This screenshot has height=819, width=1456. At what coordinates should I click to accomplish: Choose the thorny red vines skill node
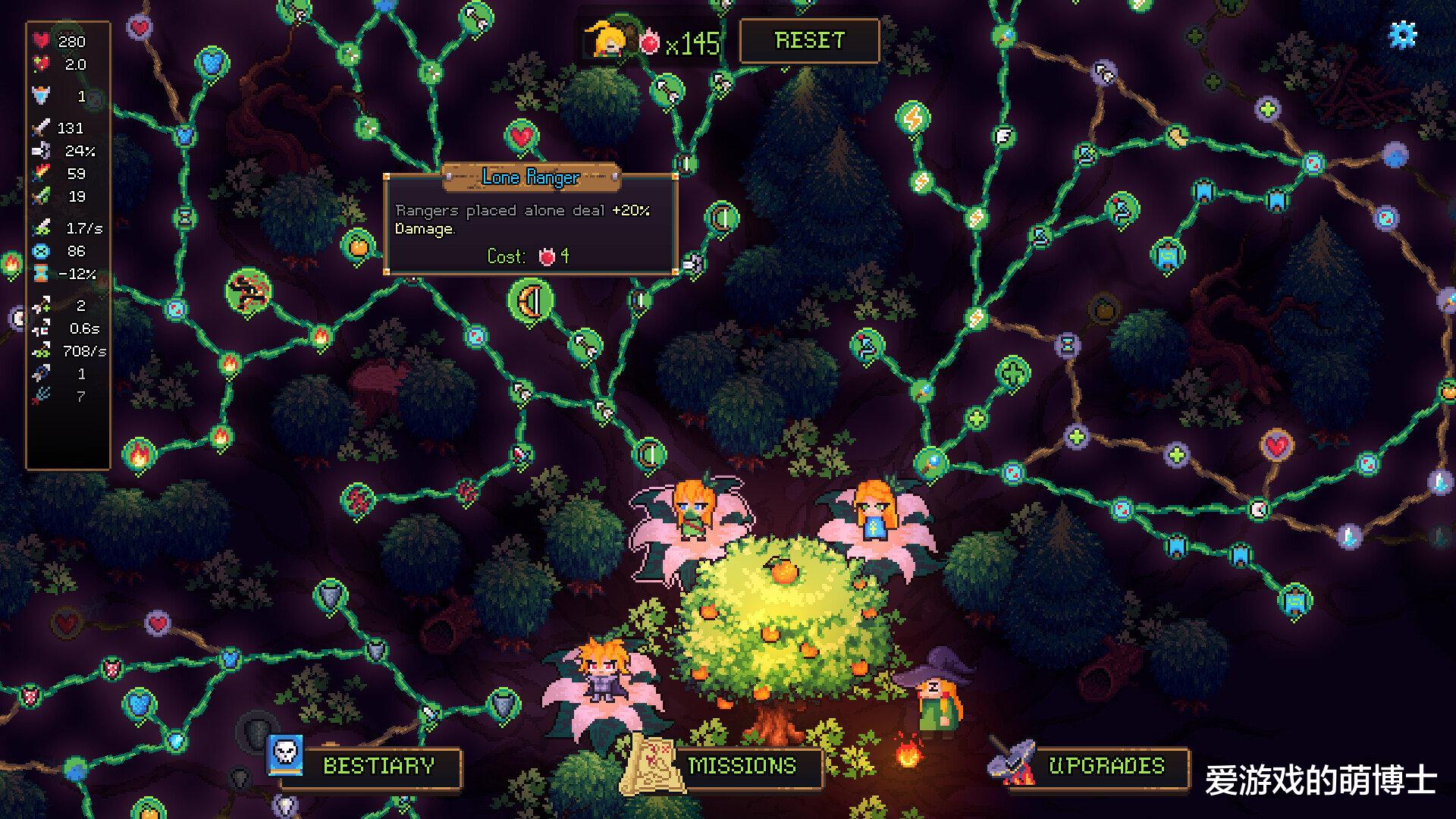coord(249,290)
